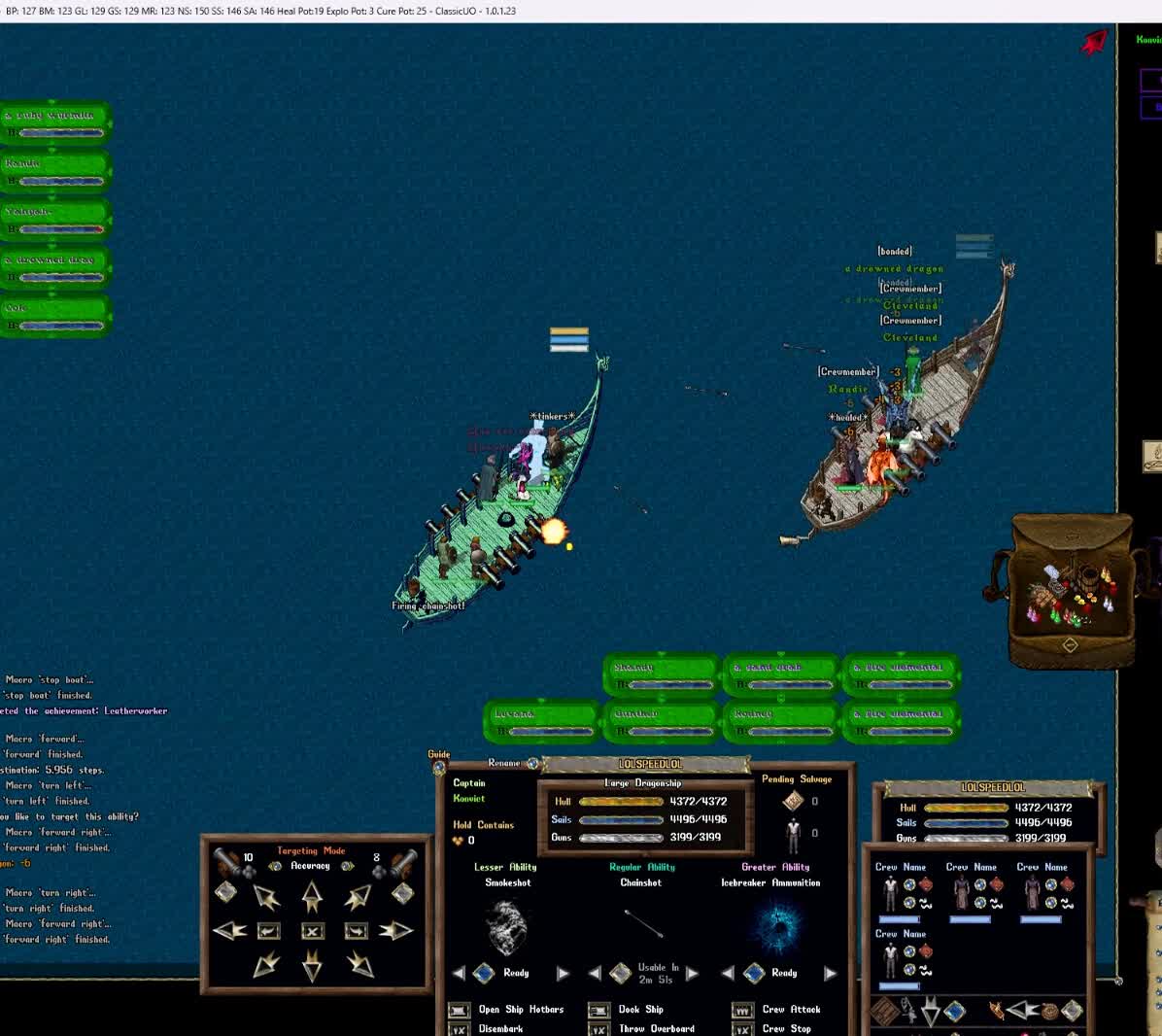Choose Throw Overboard
This screenshot has height=1036, width=1162.
click(x=599, y=1029)
